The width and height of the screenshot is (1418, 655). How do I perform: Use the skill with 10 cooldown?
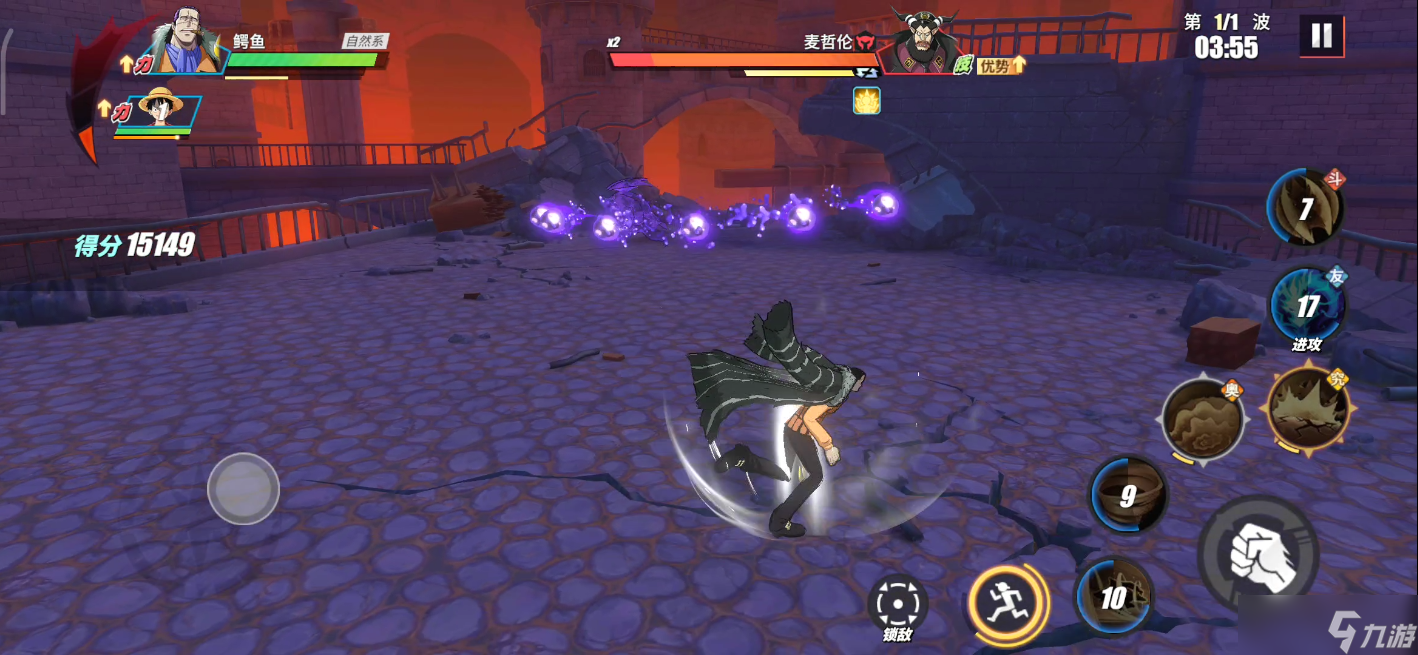pyautogui.click(x=1114, y=597)
